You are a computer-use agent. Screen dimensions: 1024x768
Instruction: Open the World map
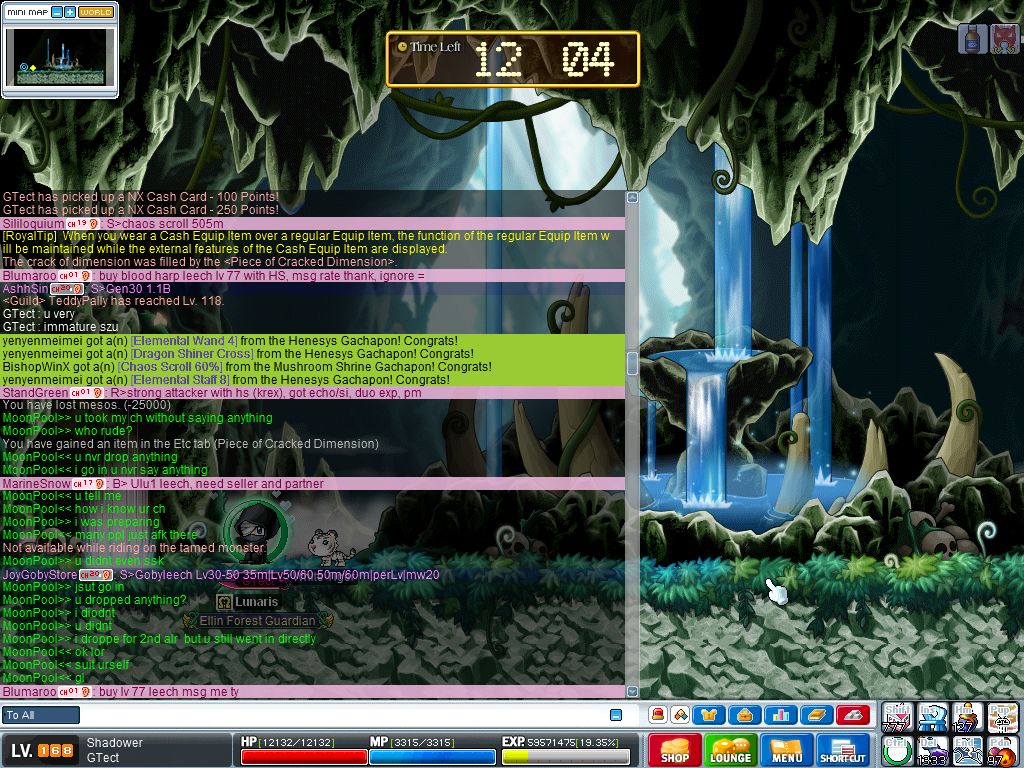click(96, 12)
